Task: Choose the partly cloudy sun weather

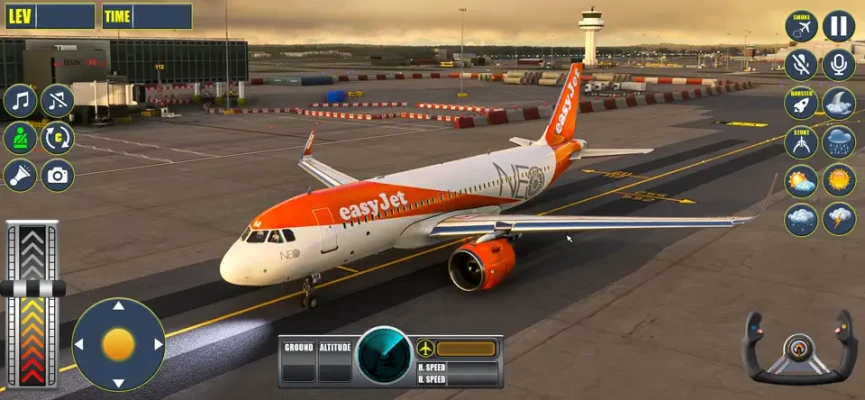Action: 801,181
